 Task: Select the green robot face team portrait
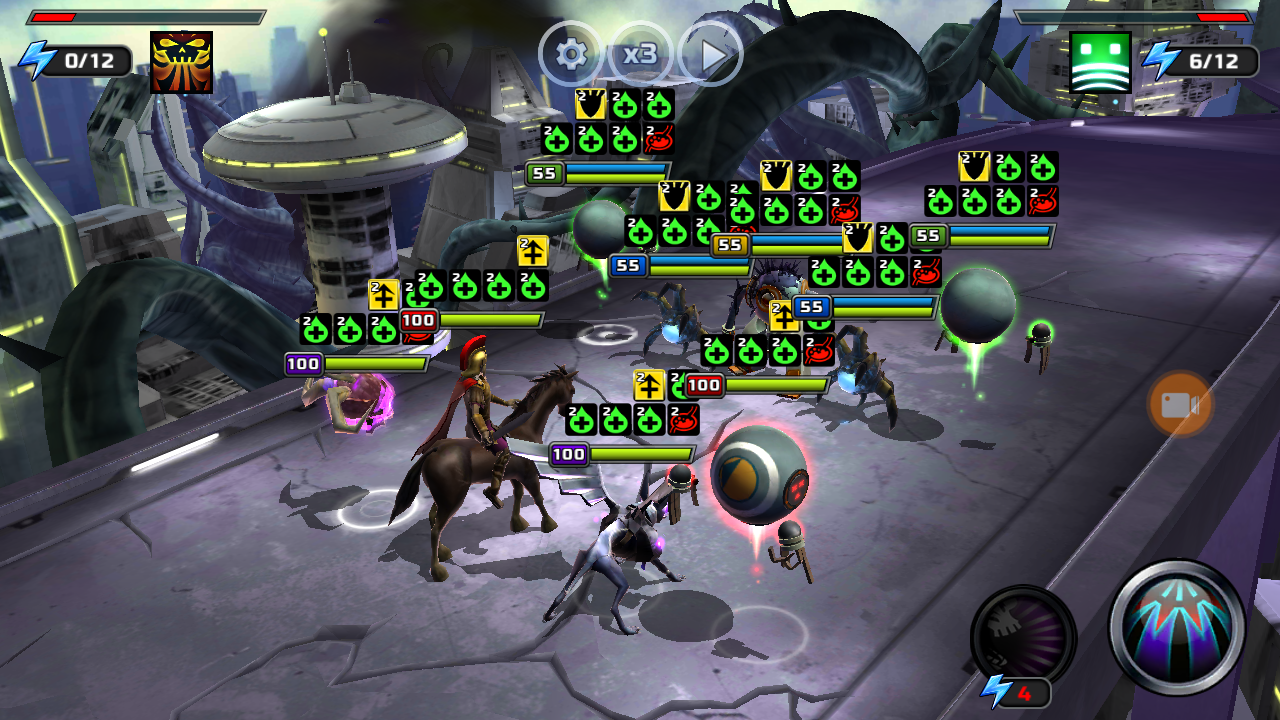[1100, 62]
